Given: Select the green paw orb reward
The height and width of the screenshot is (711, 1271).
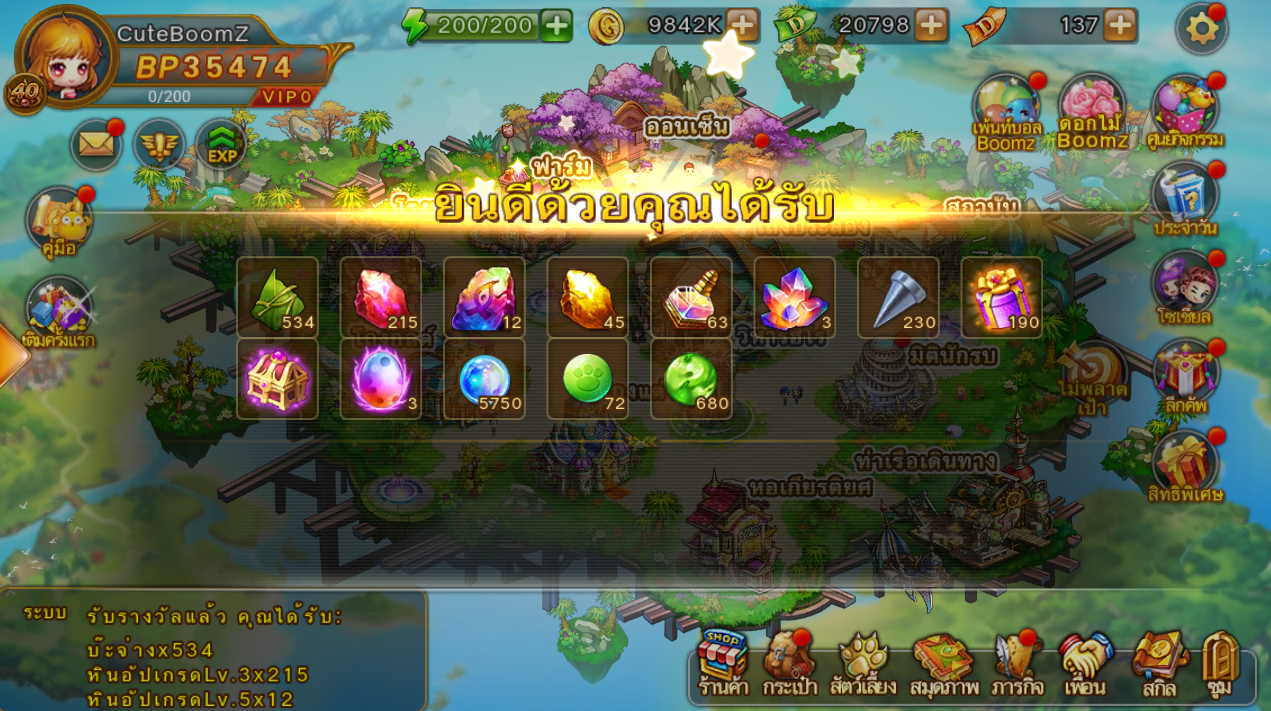Looking at the screenshot, I should [x=588, y=379].
